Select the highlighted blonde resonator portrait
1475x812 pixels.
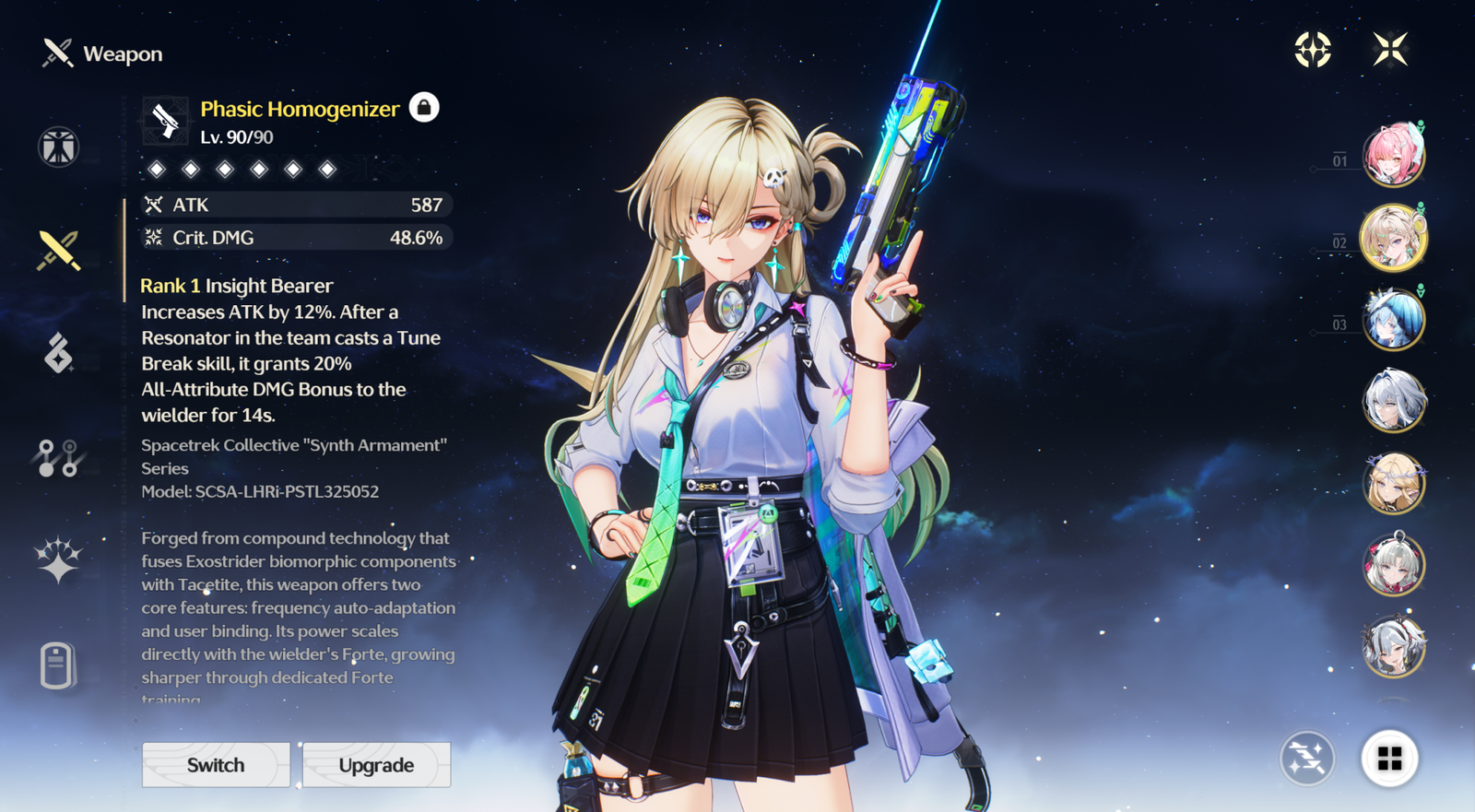tap(1393, 238)
